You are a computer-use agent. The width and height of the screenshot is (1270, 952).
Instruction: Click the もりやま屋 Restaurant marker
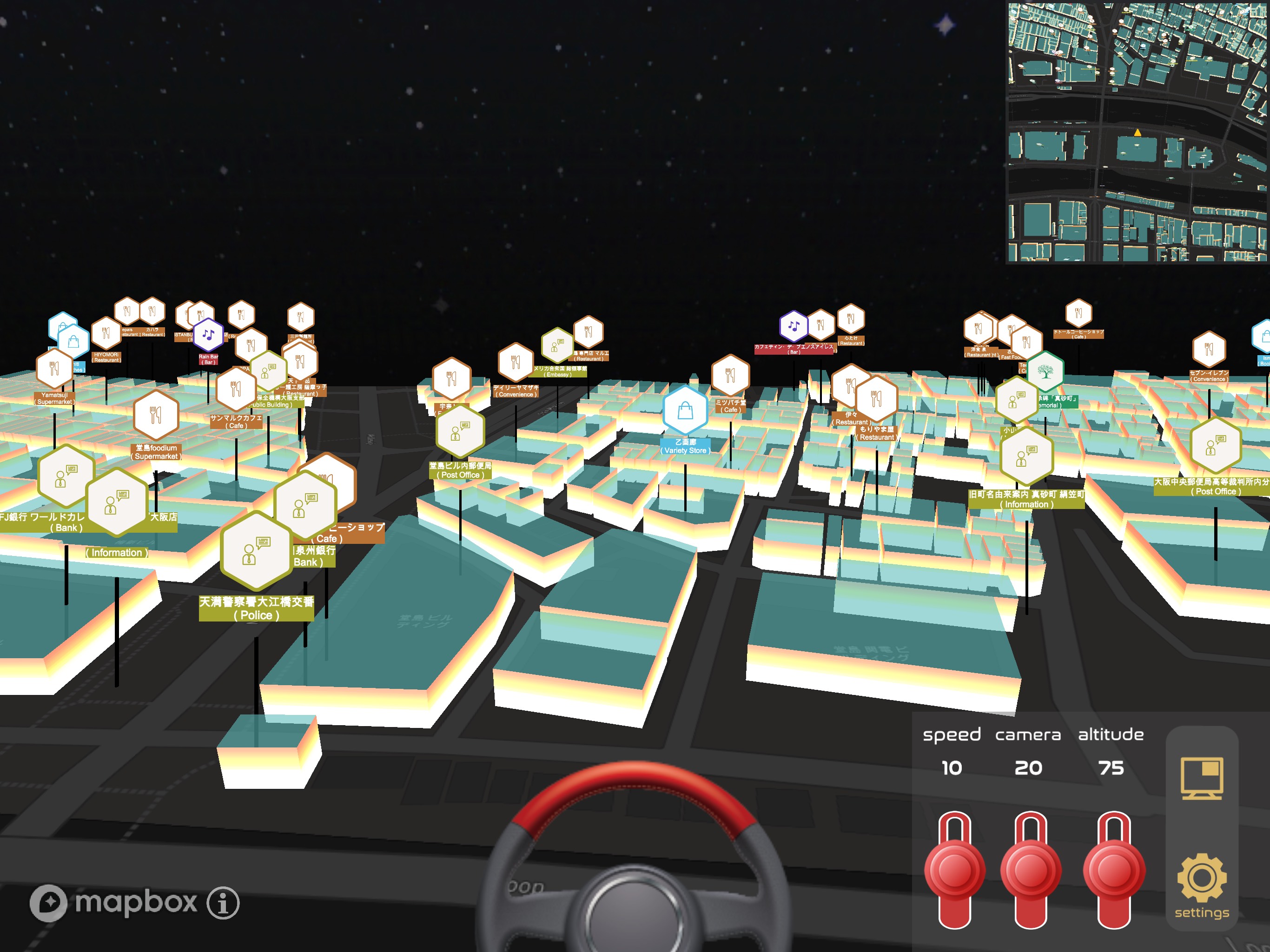coord(878,399)
